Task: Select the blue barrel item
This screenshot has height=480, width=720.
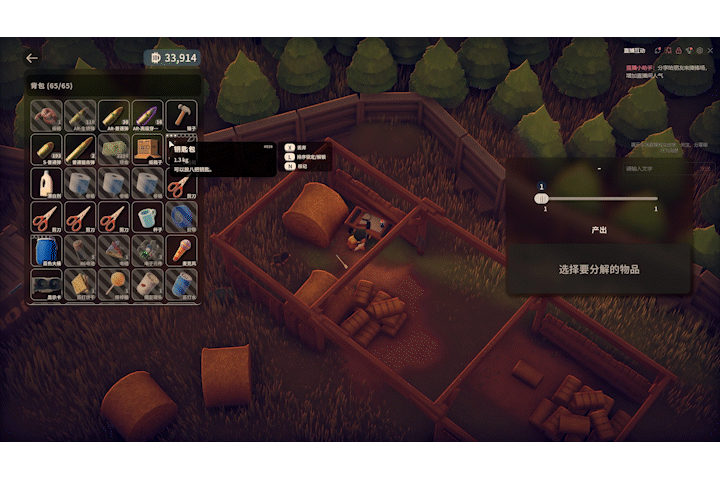Action: click(46, 252)
